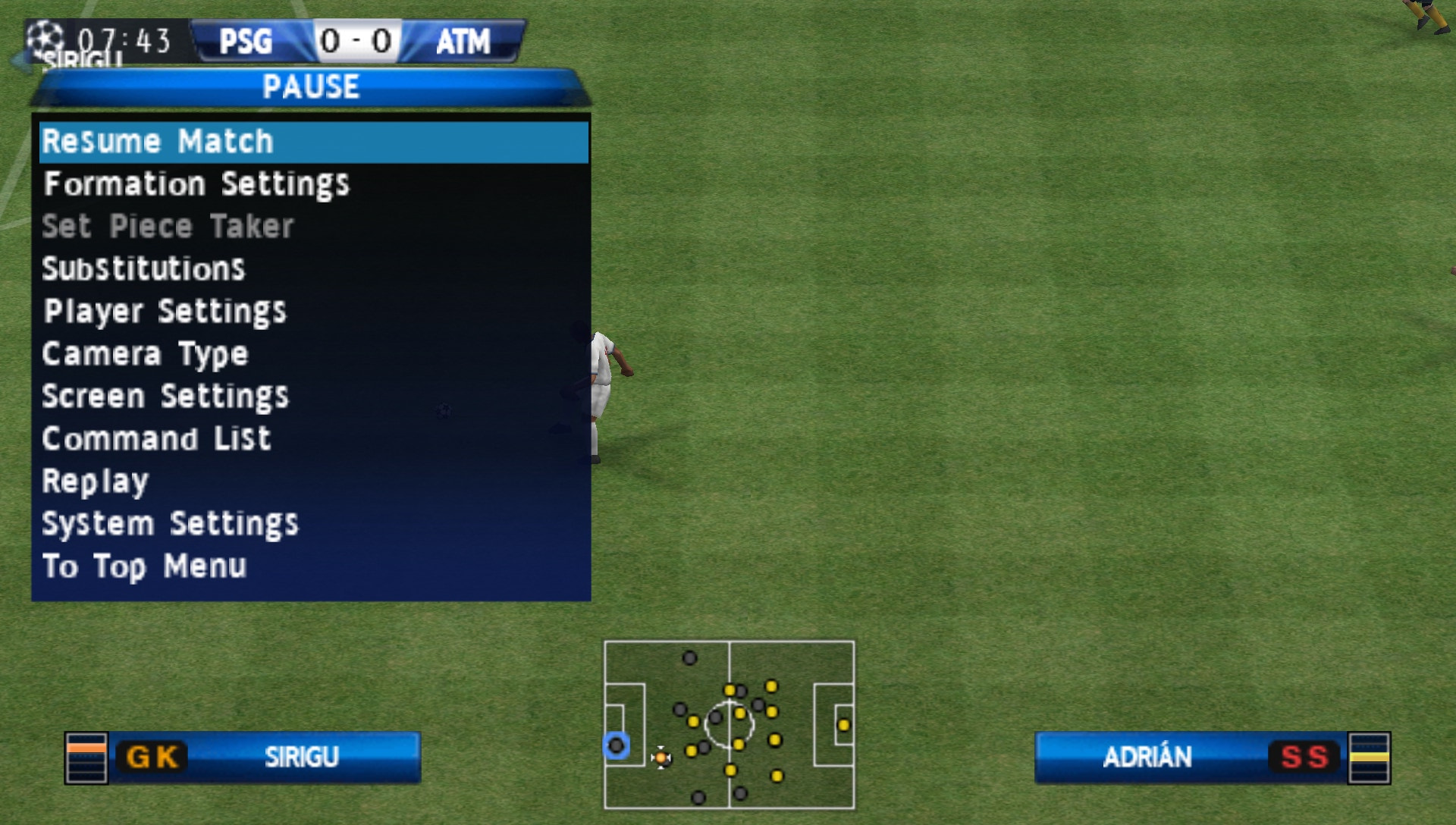Screen dimensions: 1456x825
Task: Click the Adrián SS player panel
Action: tap(1212, 757)
